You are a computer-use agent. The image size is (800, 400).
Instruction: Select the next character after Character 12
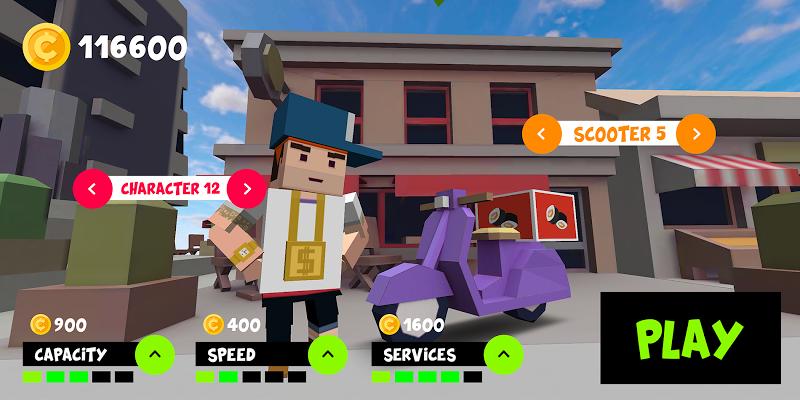247,187
